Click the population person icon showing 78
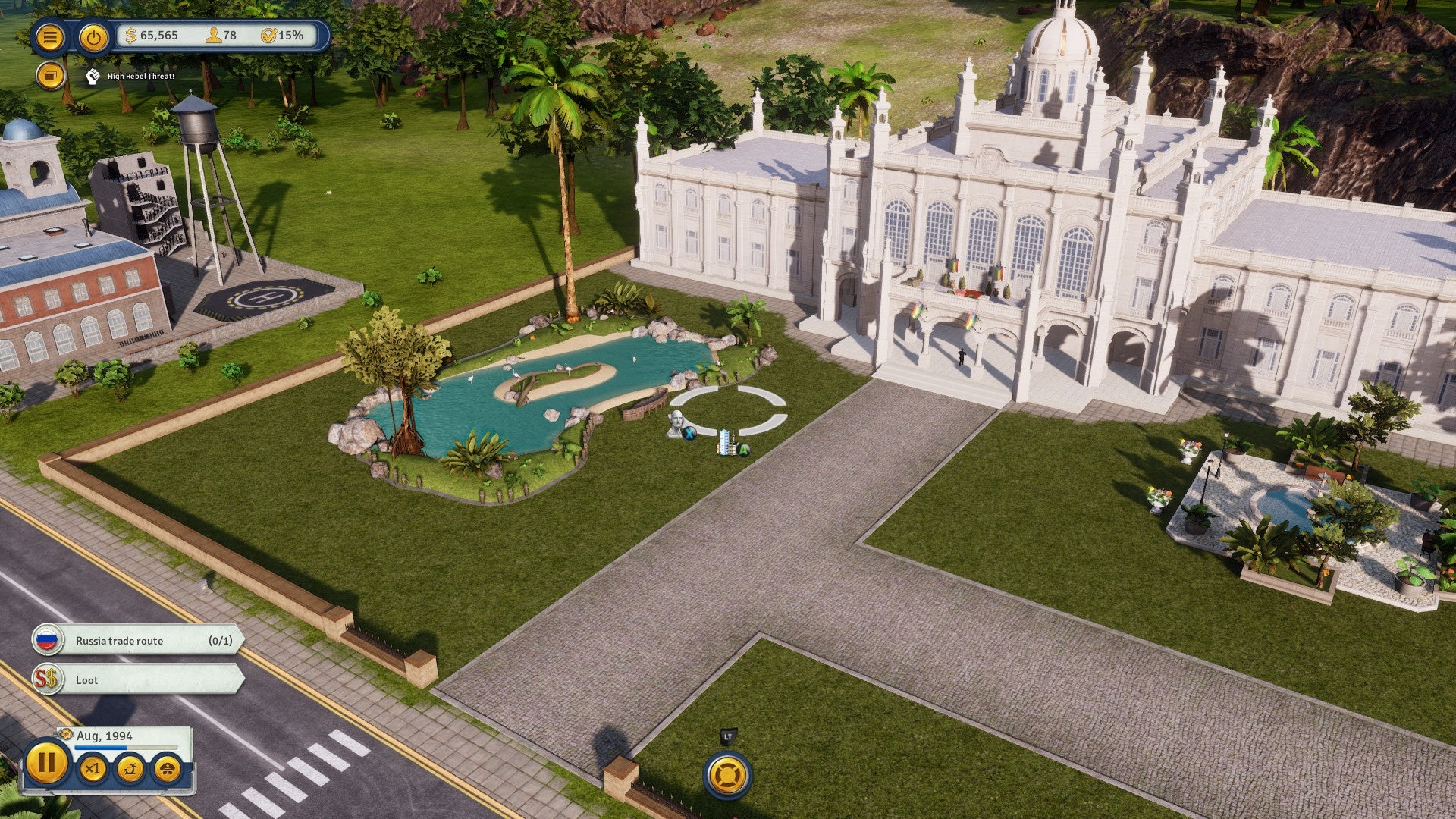 pos(215,34)
